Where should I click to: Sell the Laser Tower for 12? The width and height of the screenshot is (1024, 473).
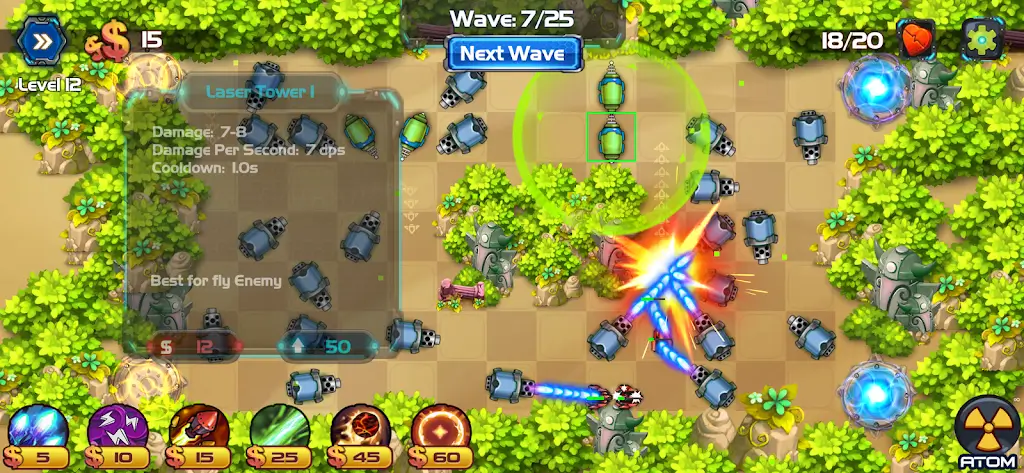(196, 346)
